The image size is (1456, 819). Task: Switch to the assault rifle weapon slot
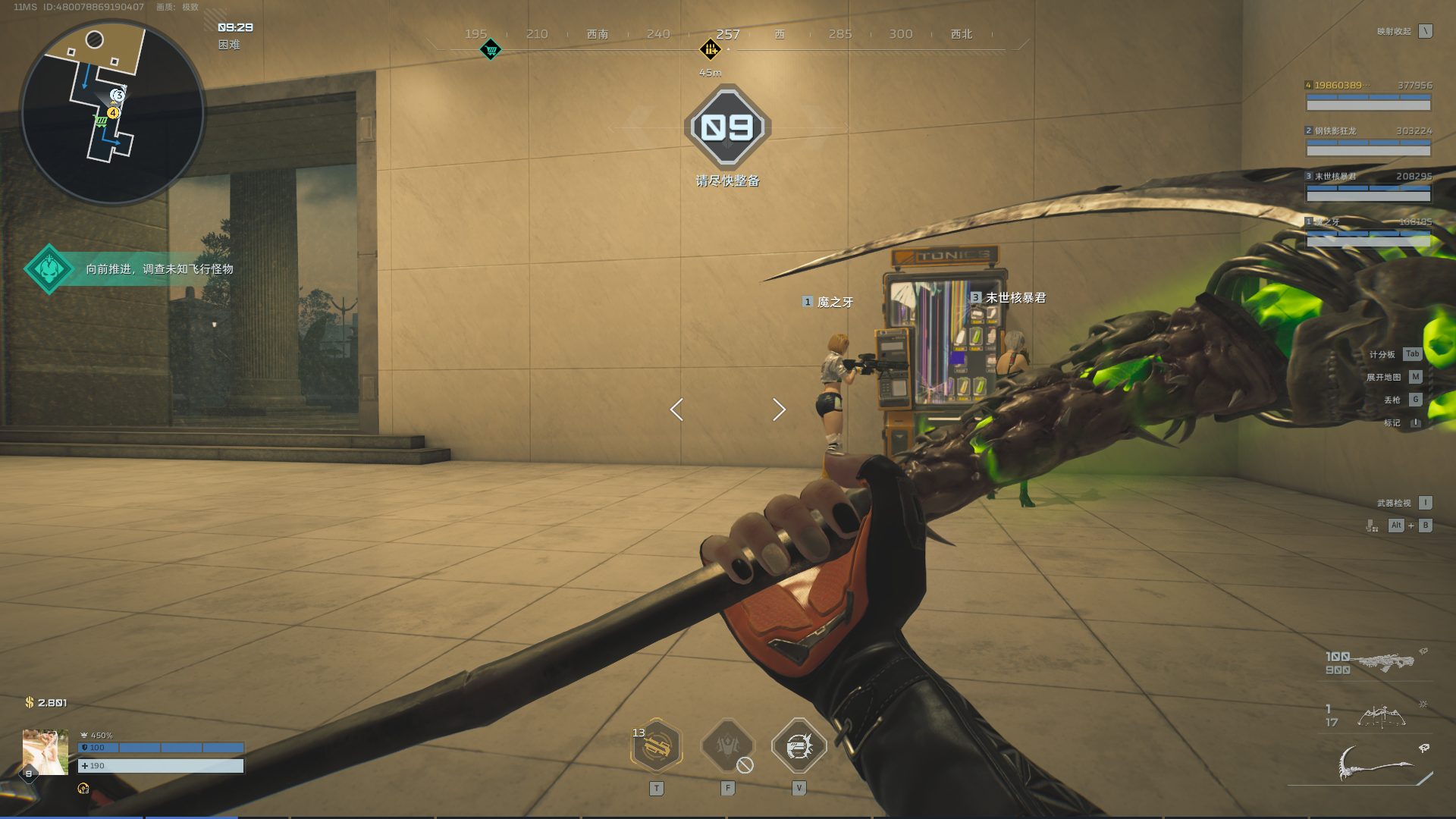[x=1384, y=662]
